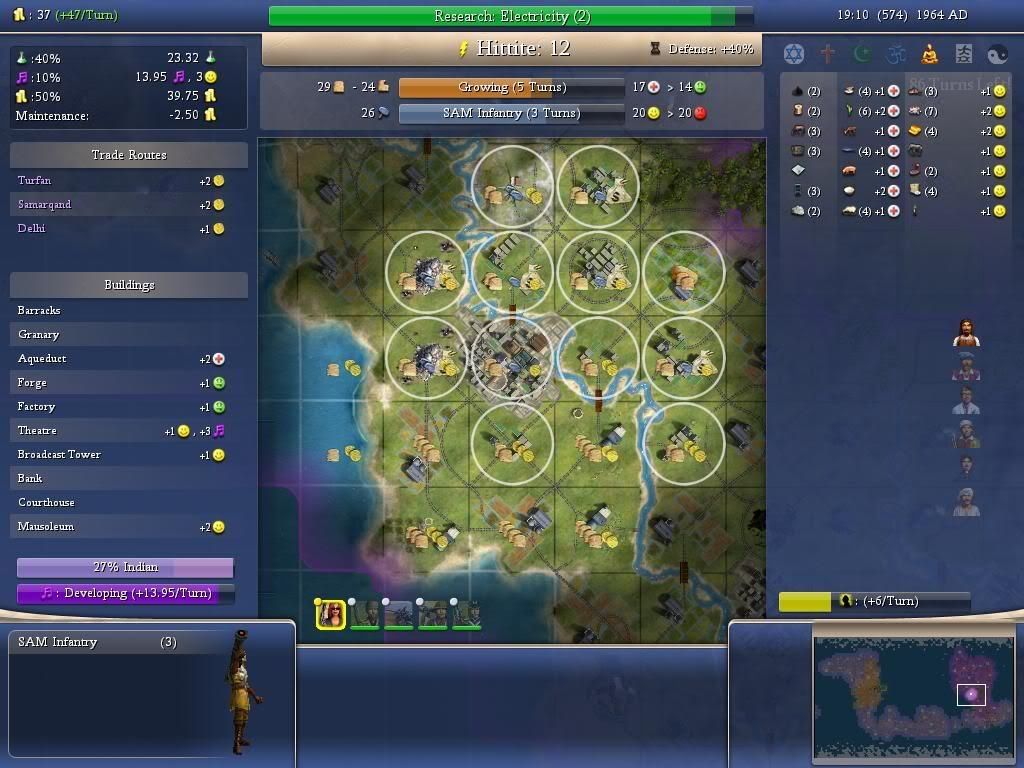The image size is (1024, 768).
Task: Select the red-haired unit portrait
Action: [x=331, y=615]
